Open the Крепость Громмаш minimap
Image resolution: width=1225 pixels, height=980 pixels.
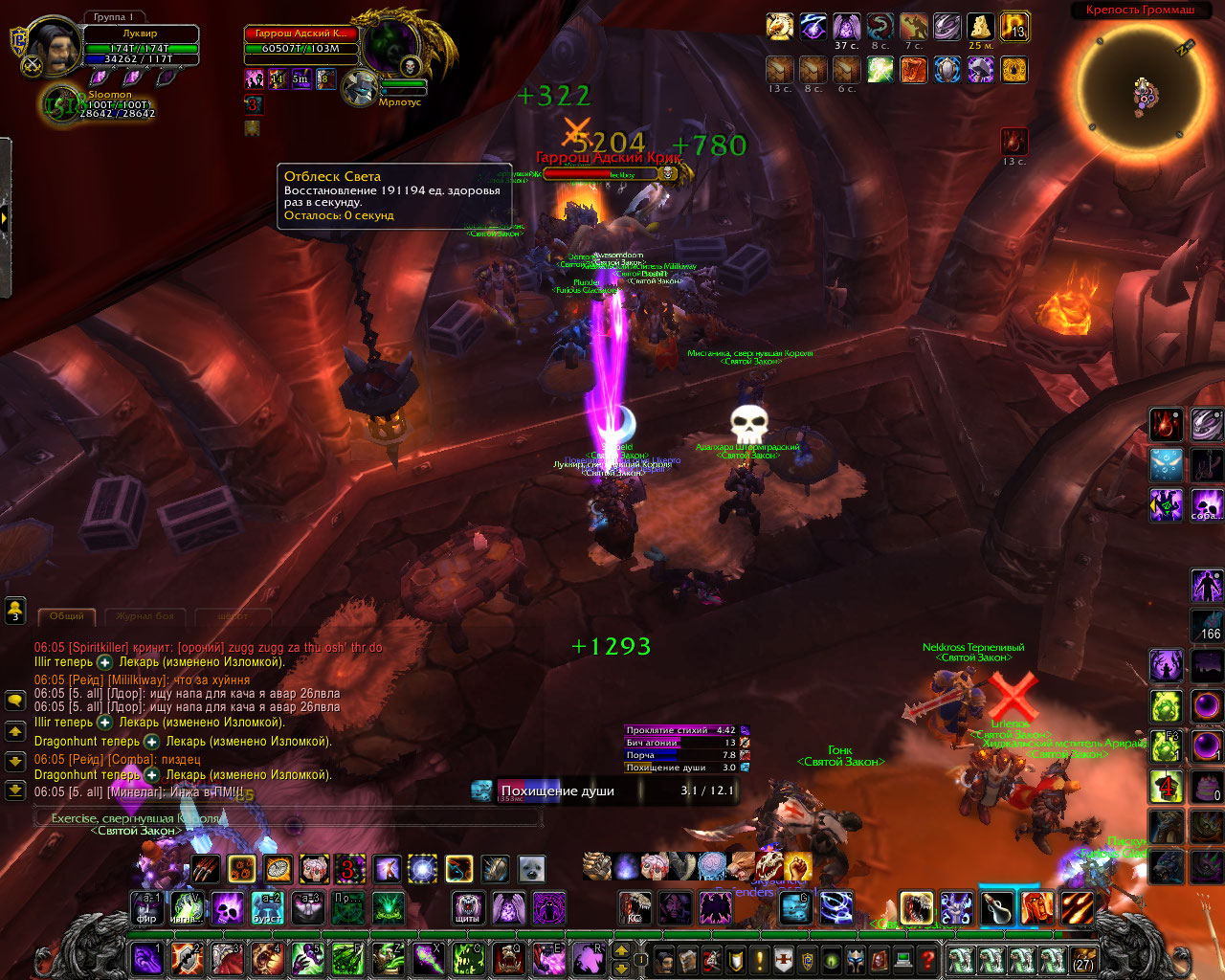(x=1140, y=90)
